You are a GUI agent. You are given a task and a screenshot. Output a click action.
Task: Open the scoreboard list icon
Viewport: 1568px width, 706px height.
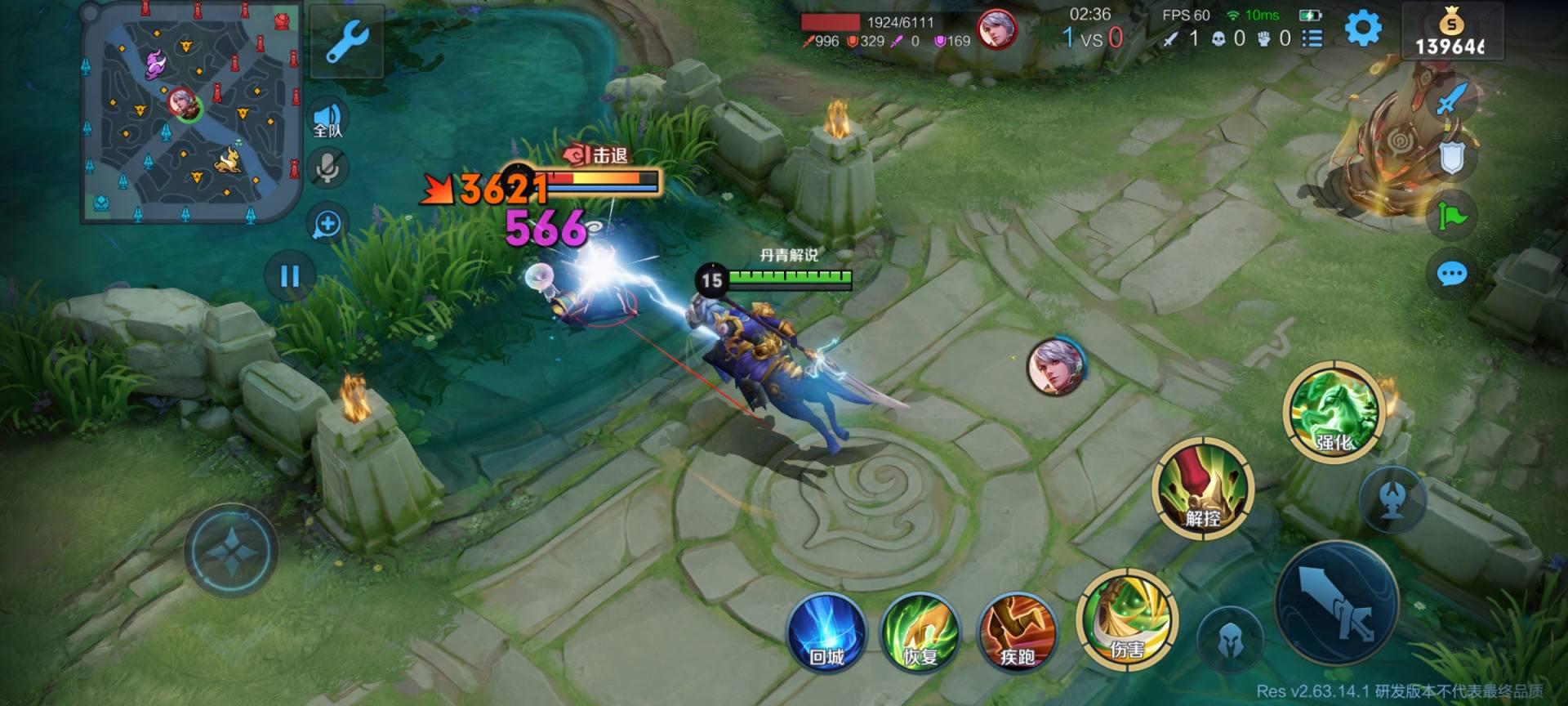tap(1312, 38)
